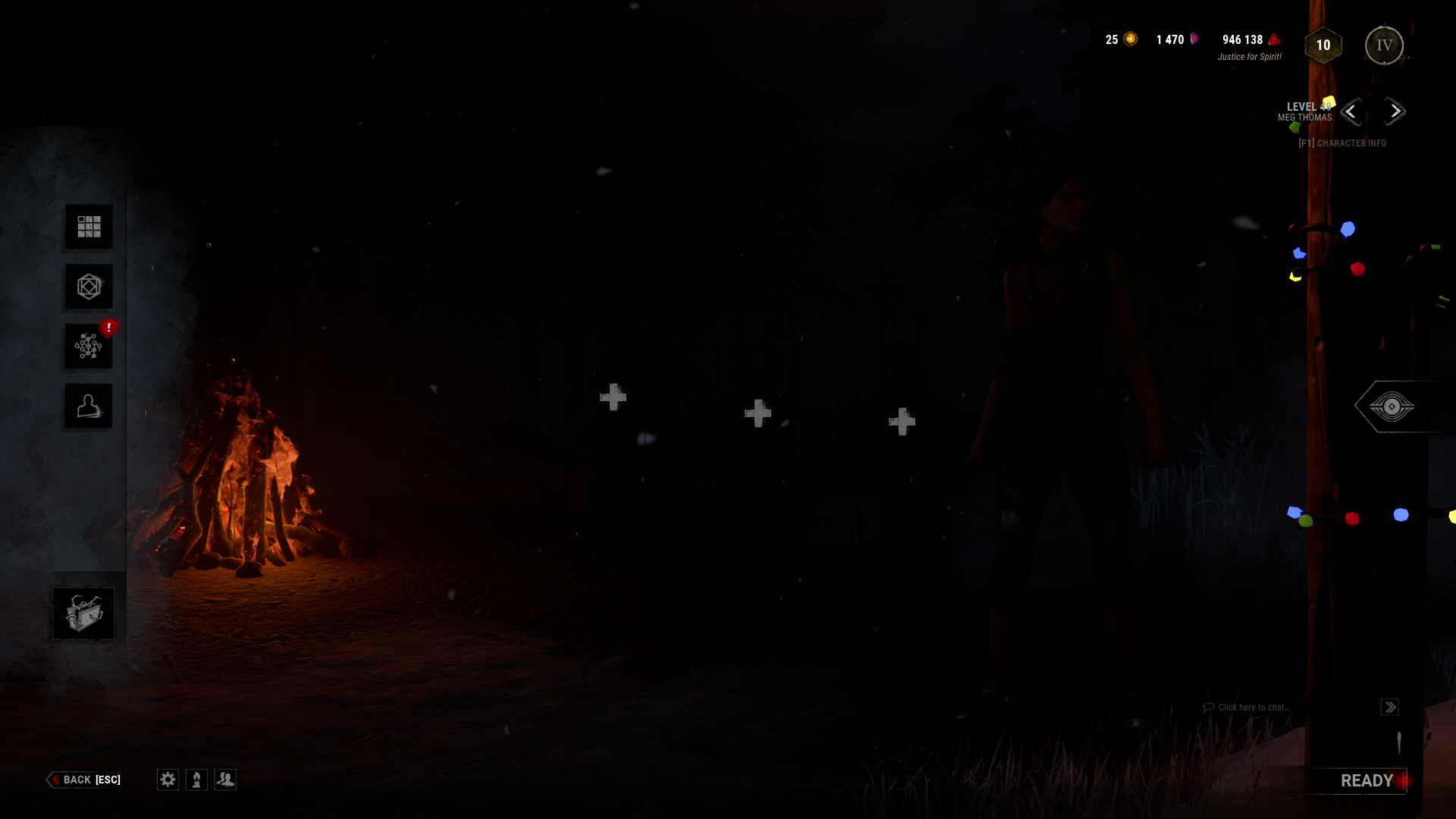Expand the chat panel with double arrow

(x=1389, y=707)
